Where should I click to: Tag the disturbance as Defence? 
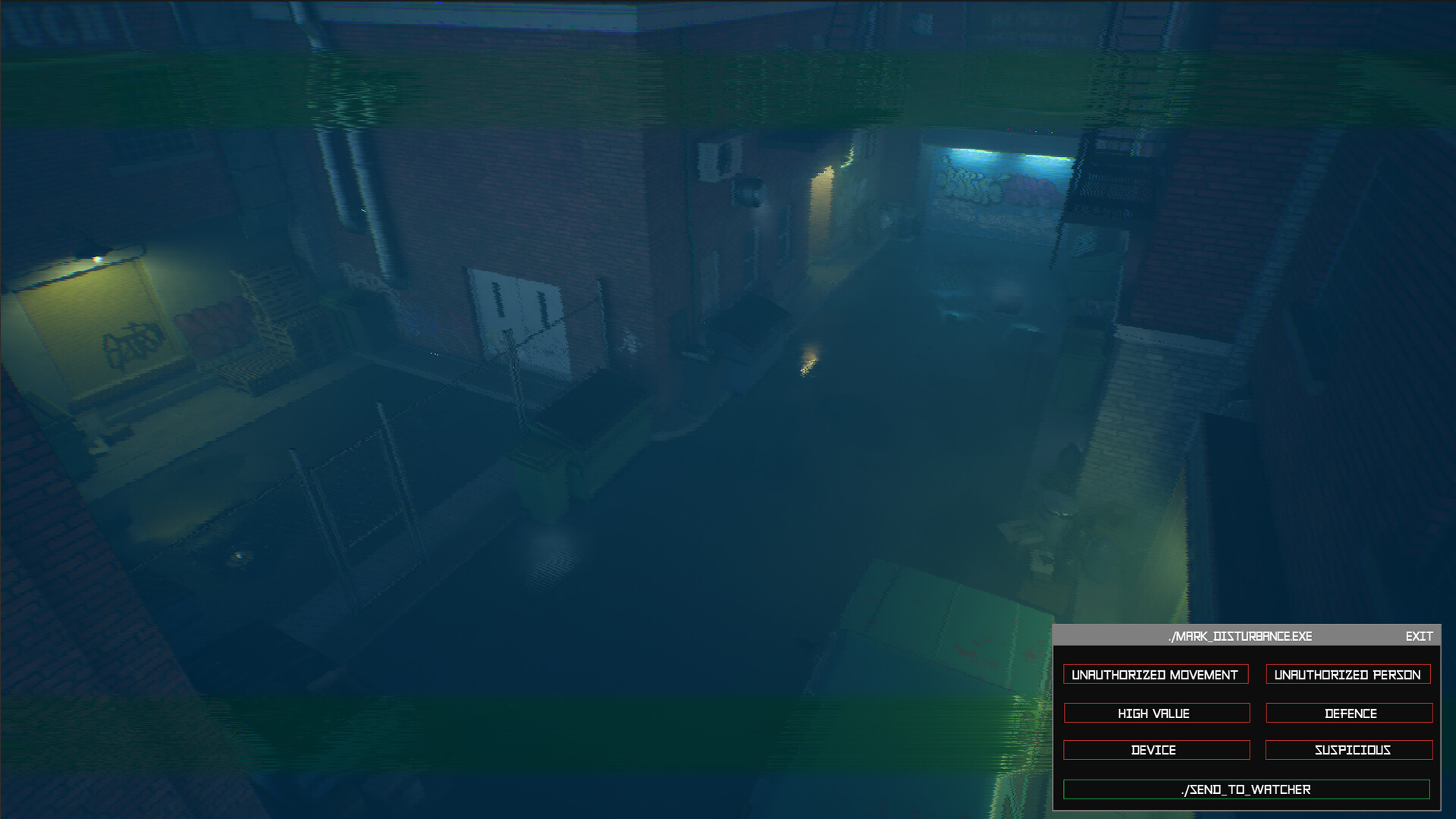1348,713
